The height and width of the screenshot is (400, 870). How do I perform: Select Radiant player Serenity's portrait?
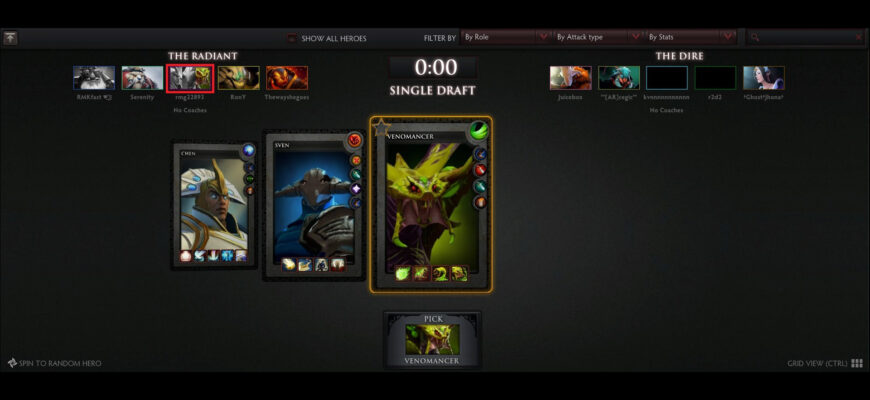point(142,78)
